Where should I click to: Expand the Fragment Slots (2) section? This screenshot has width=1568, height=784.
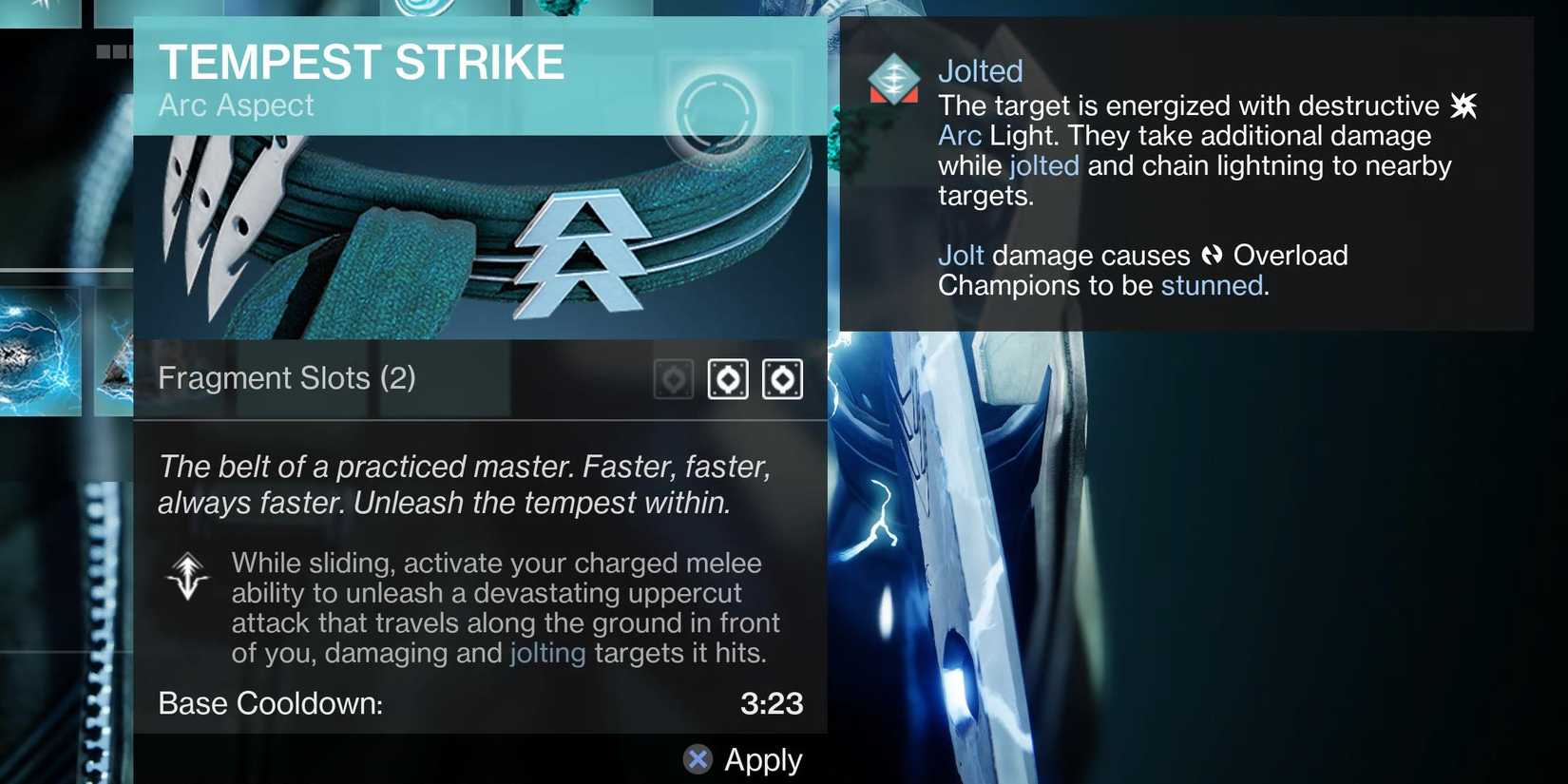point(287,377)
